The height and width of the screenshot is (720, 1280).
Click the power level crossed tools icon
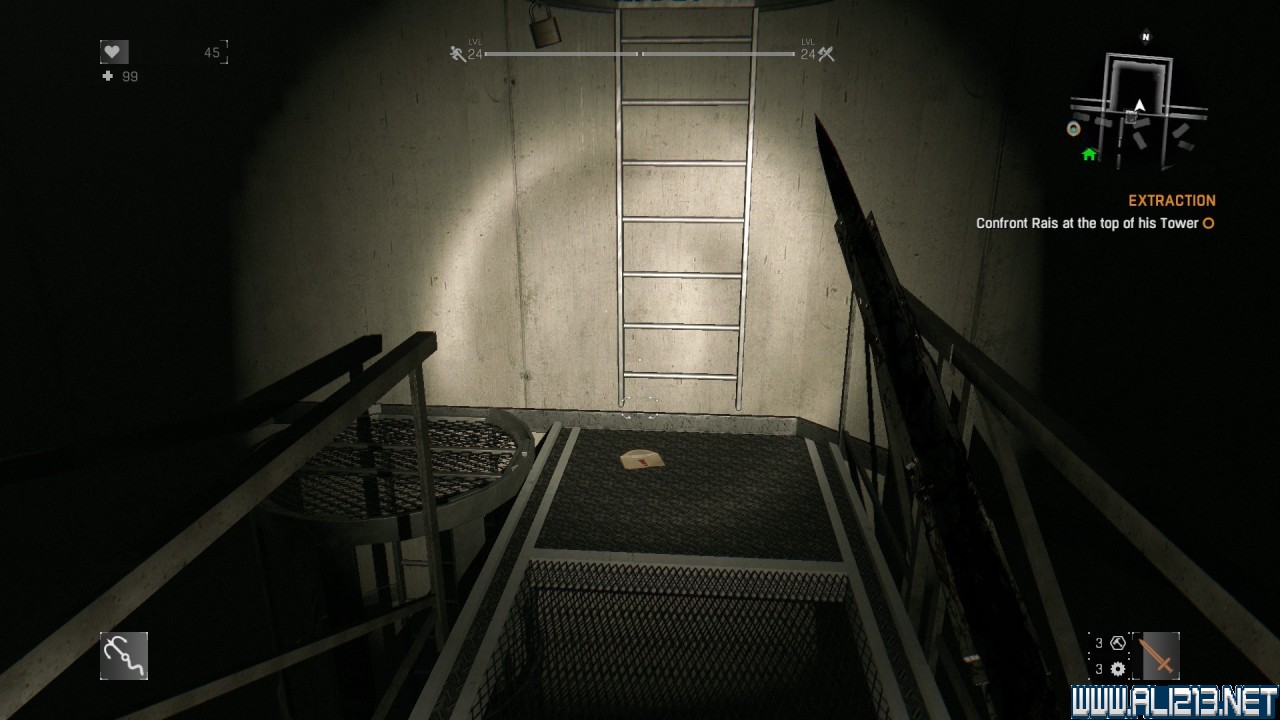[x=826, y=55]
